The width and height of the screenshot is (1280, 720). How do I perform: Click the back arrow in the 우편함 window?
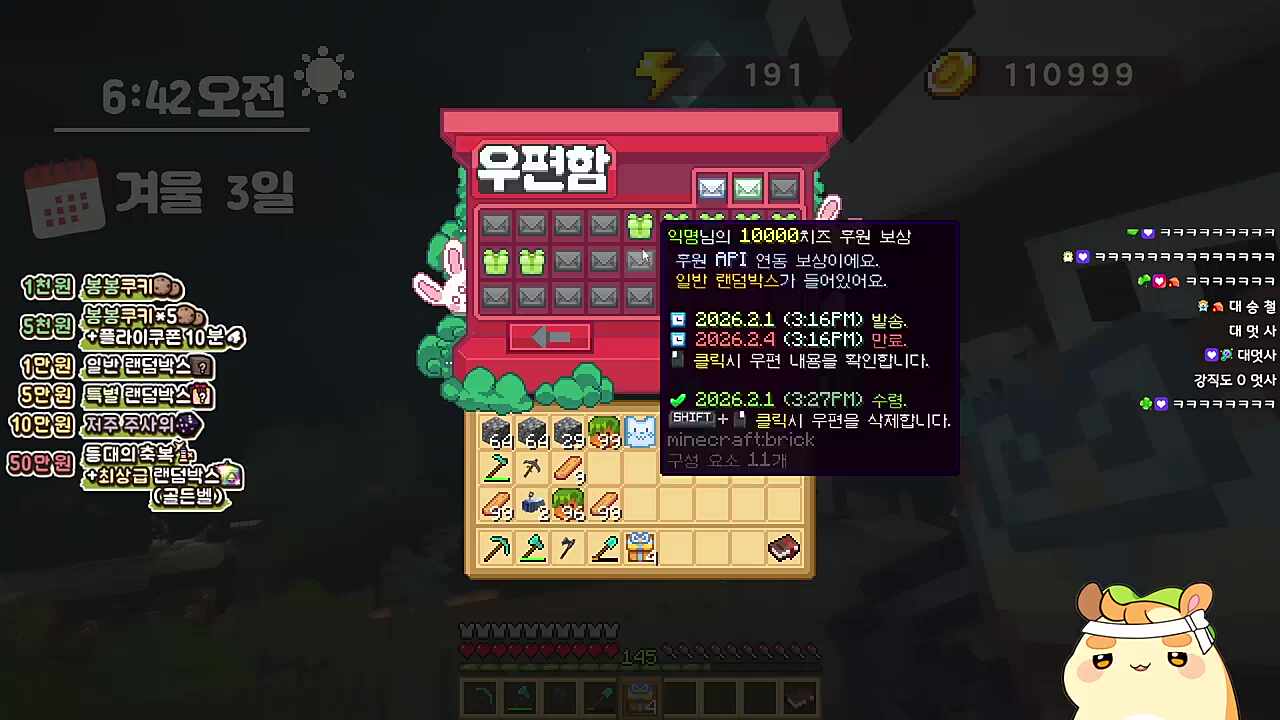pos(549,338)
